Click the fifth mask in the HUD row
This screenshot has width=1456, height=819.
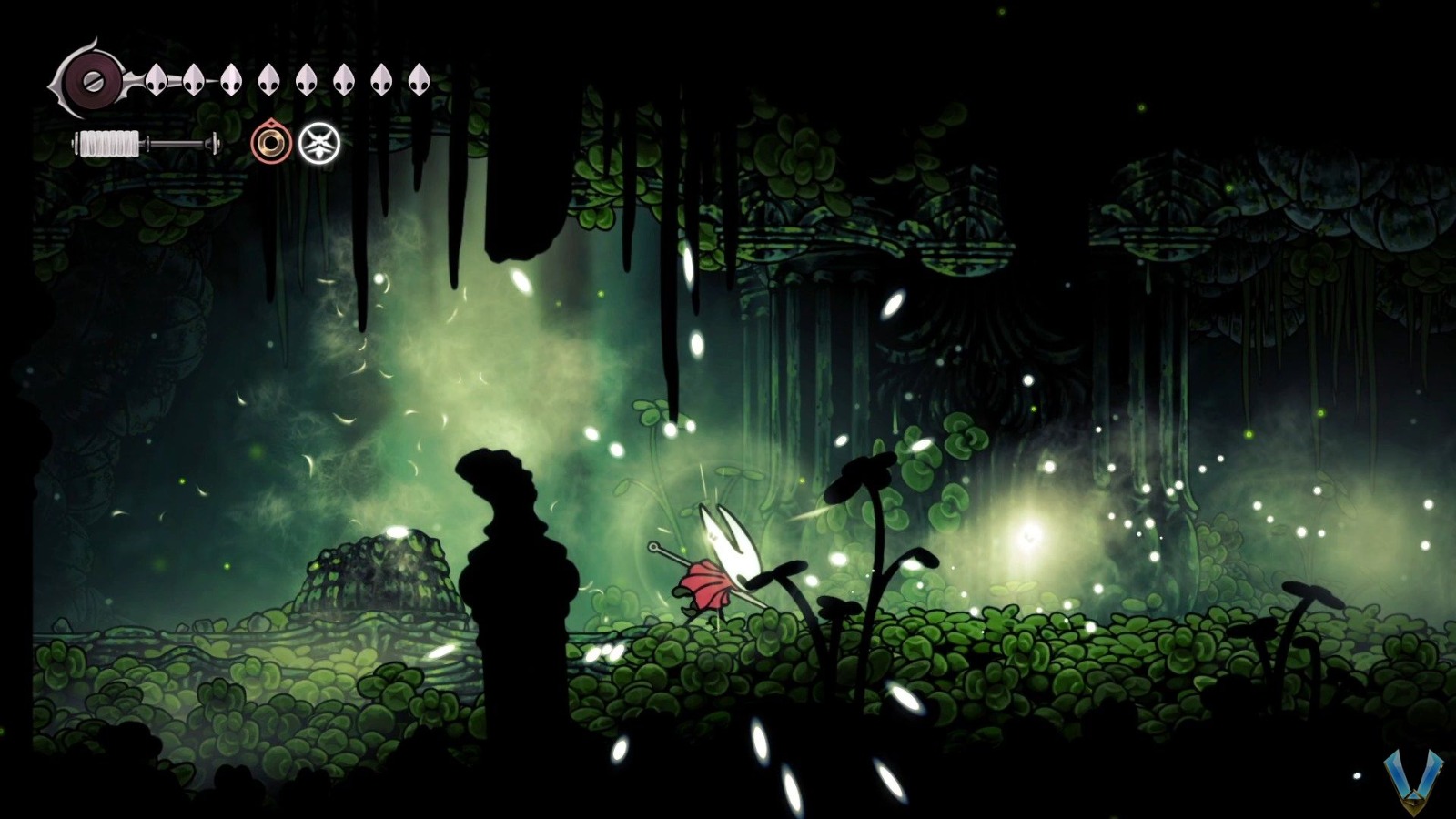[x=305, y=78]
